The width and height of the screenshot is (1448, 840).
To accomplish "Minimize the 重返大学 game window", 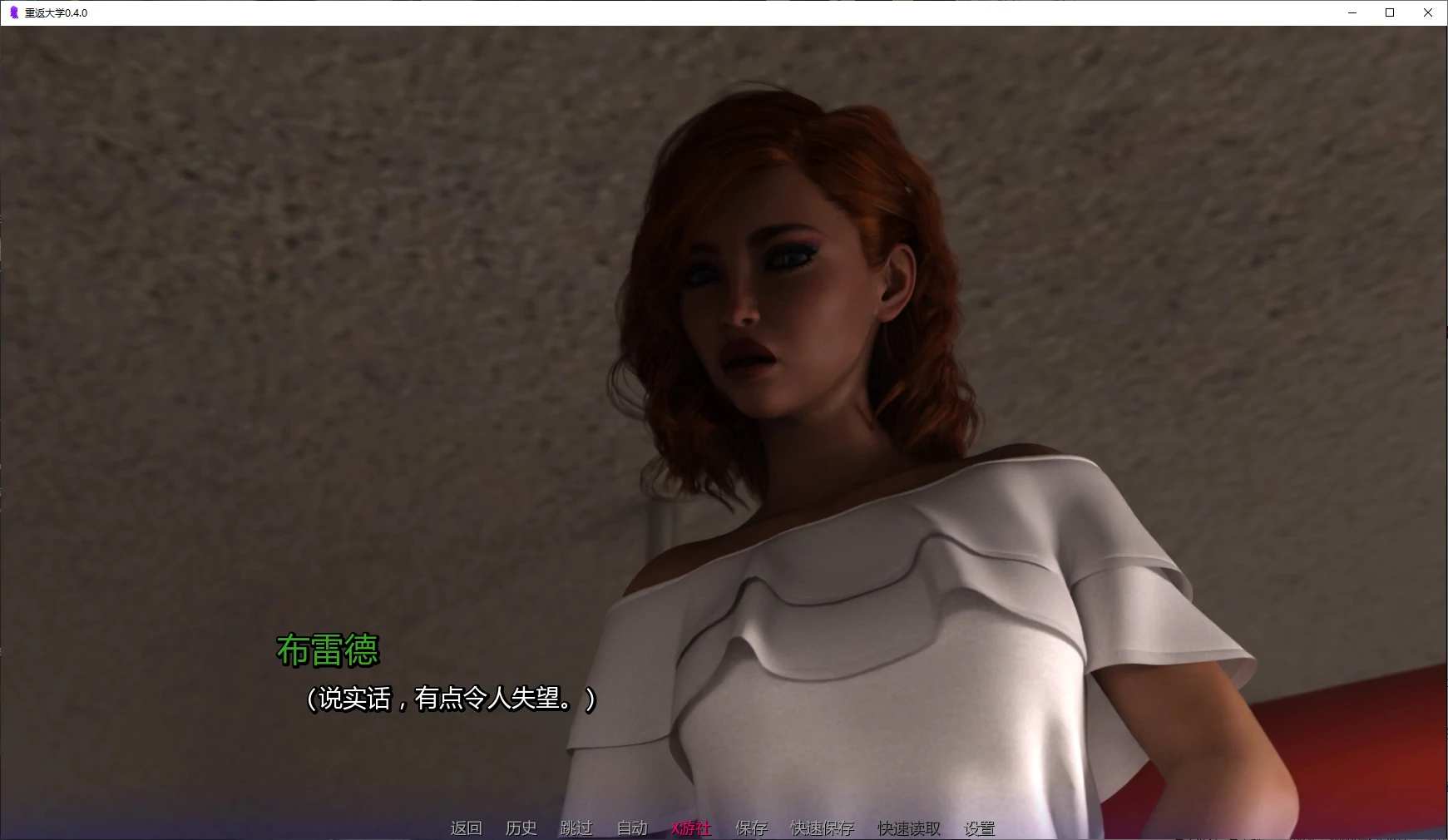I will 1351,12.
